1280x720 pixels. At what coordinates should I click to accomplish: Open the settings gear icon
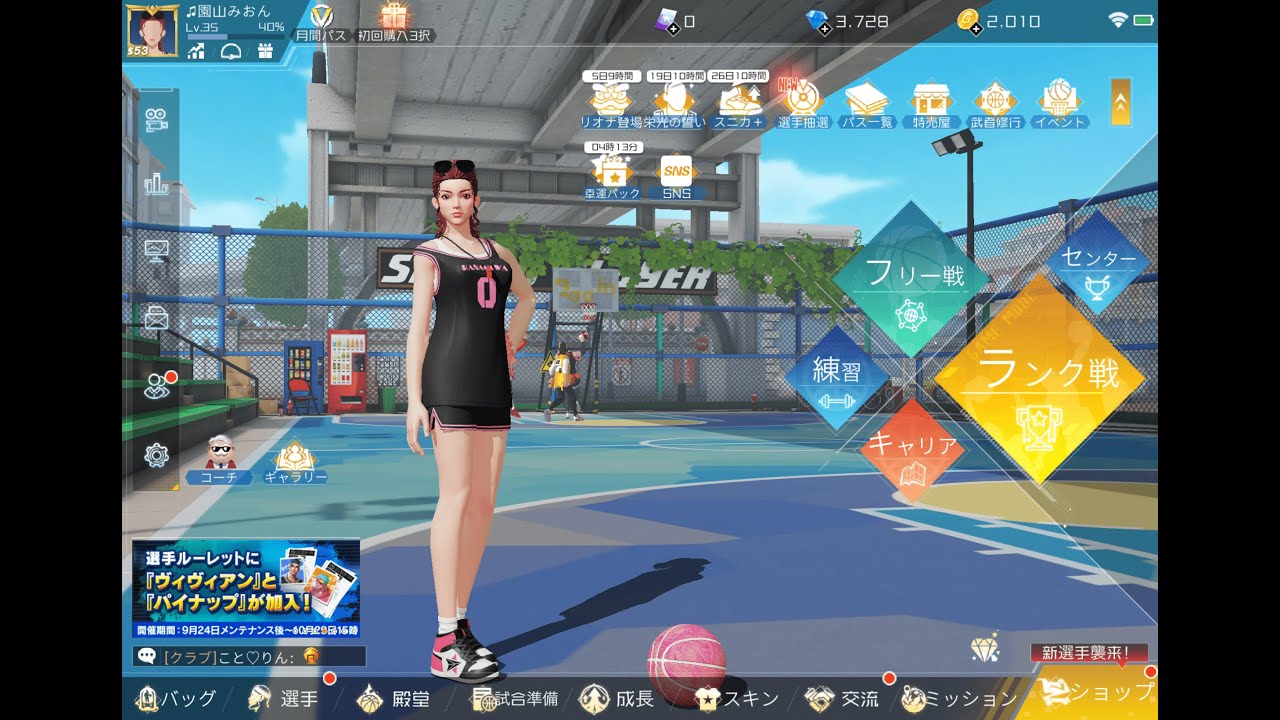(156, 456)
